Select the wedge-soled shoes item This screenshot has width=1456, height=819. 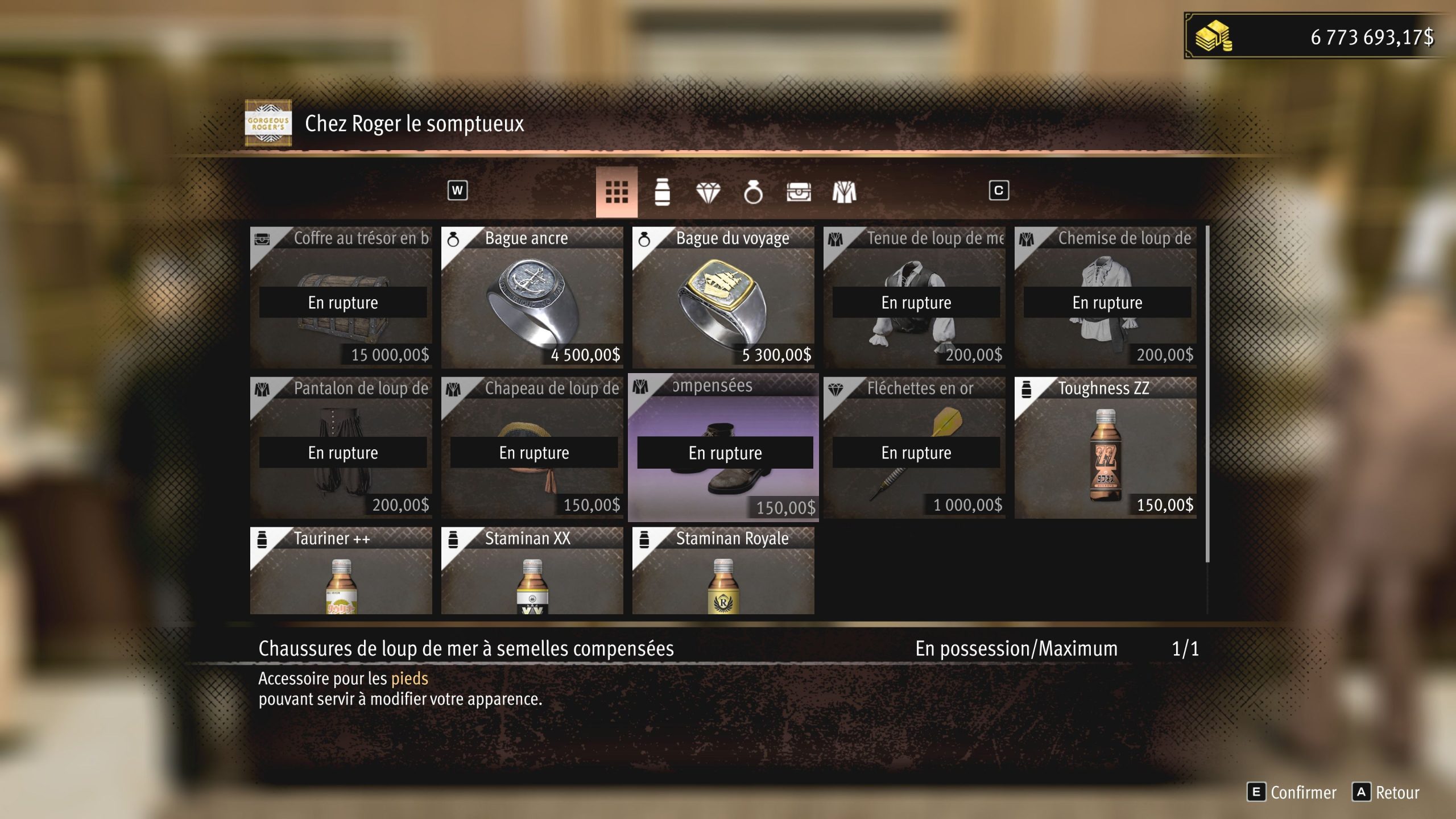[x=723, y=448]
